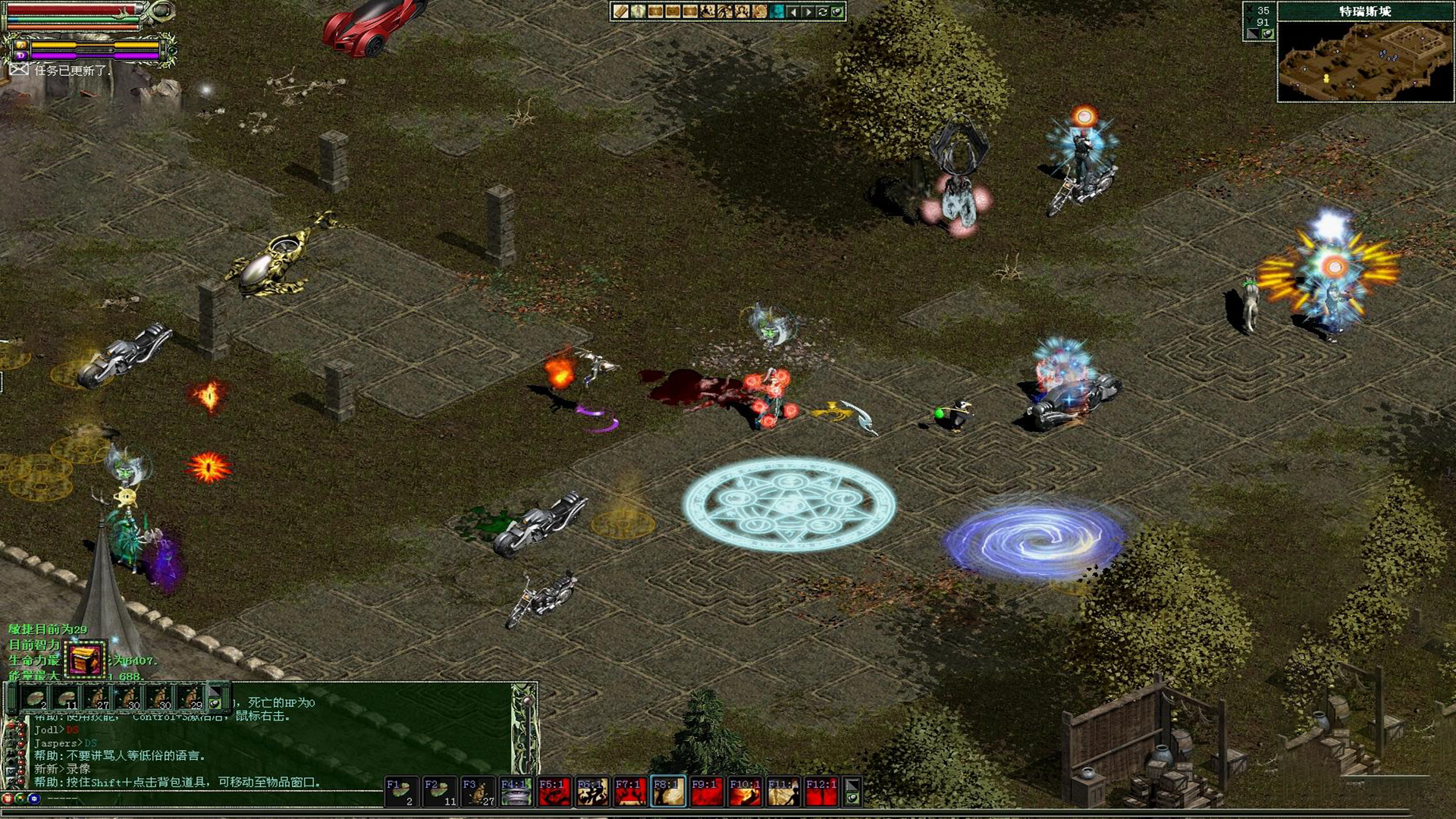Activate the F5 red skill icon
1456x819 pixels.
(x=554, y=792)
